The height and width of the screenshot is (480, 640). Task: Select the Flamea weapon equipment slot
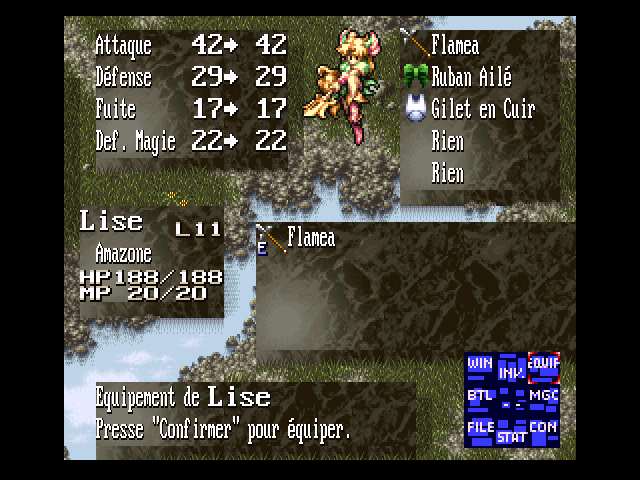tap(454, 46)
